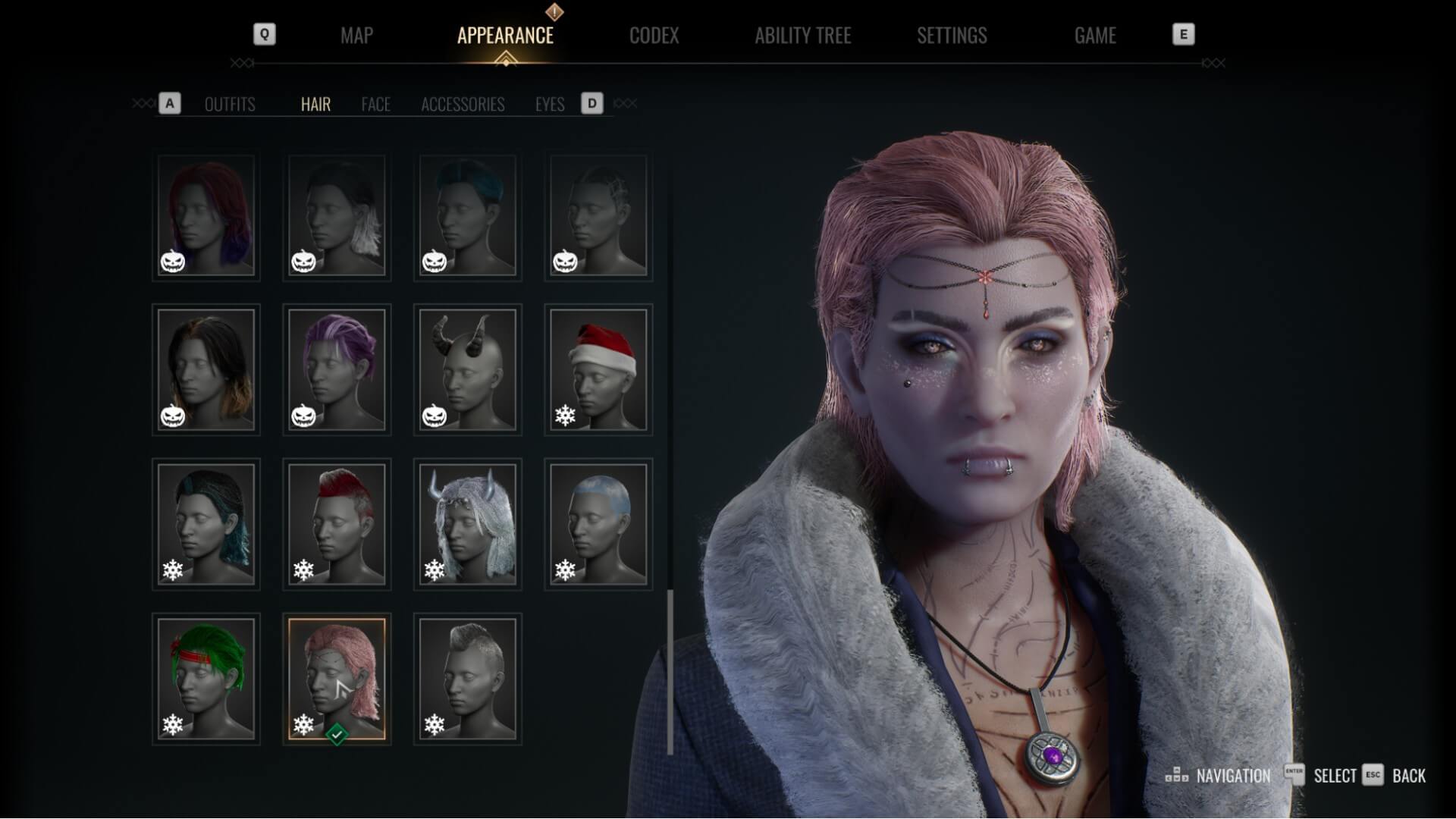
Task: Click the navigation d-pad icon at the bottom
Action: coord(1178,777)
